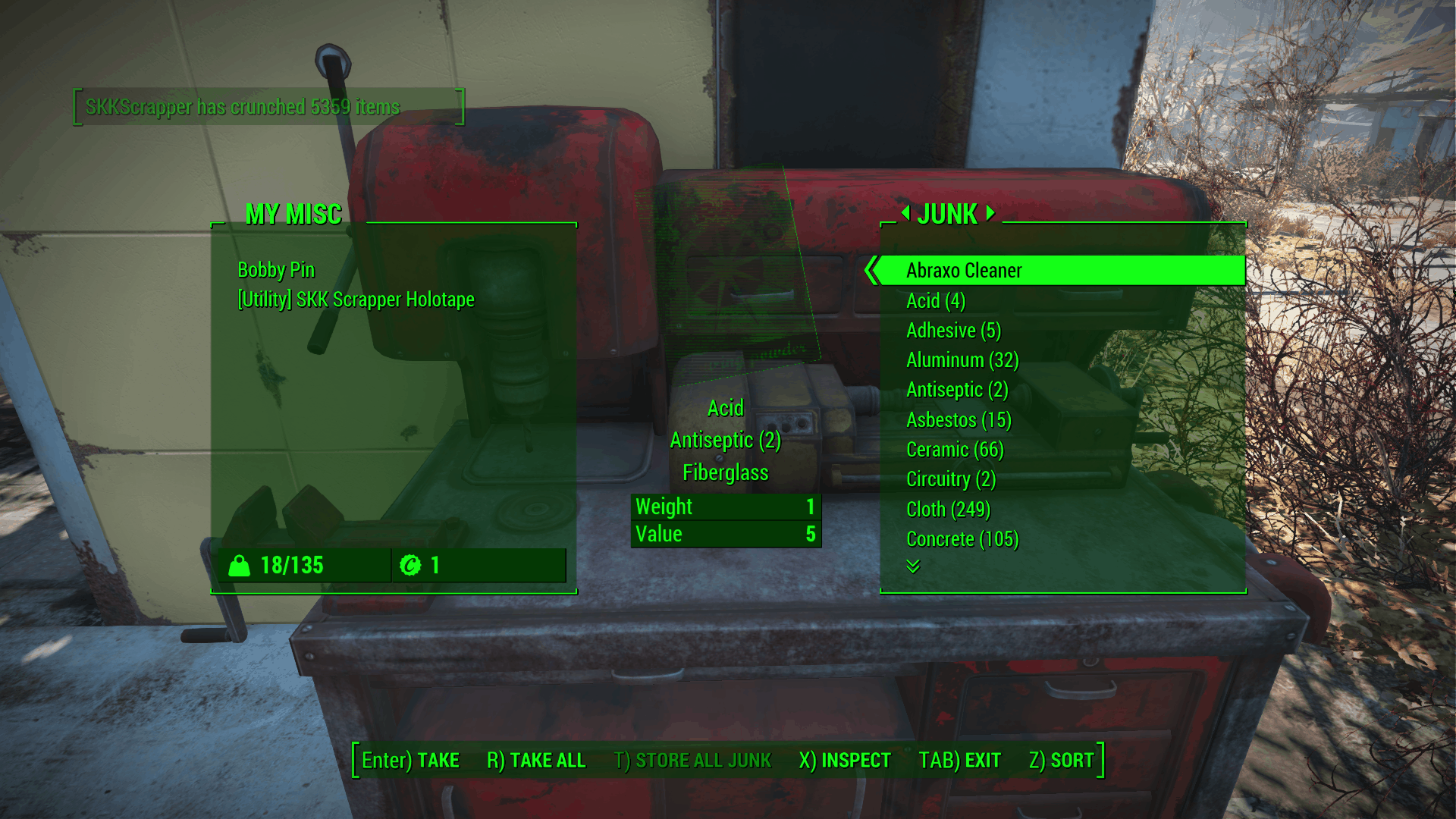
Task: Take the selected item
Action: (x=410, y=760)
